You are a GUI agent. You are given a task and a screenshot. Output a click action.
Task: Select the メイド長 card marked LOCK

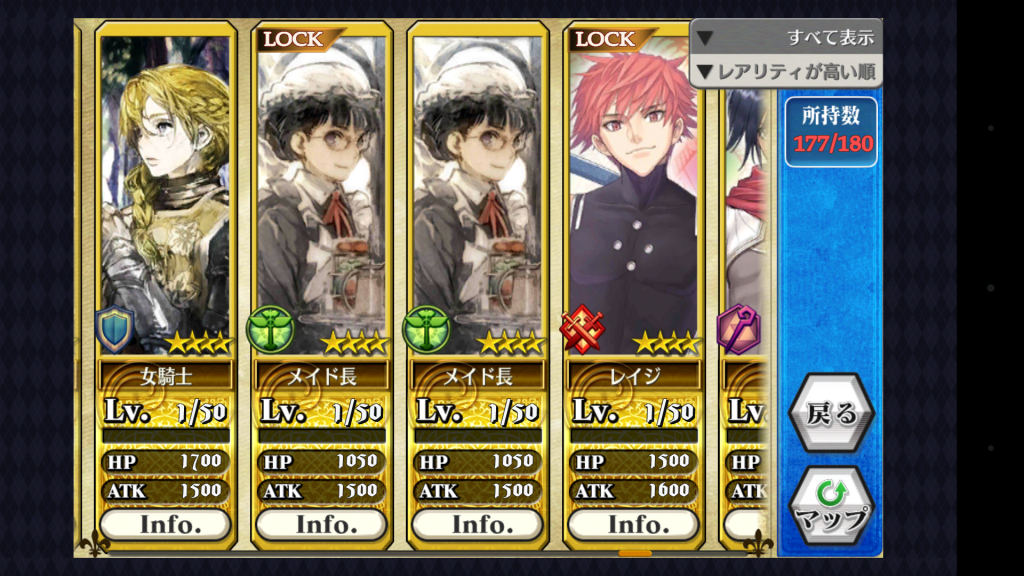pyautogui.click(x=322, y=190)
